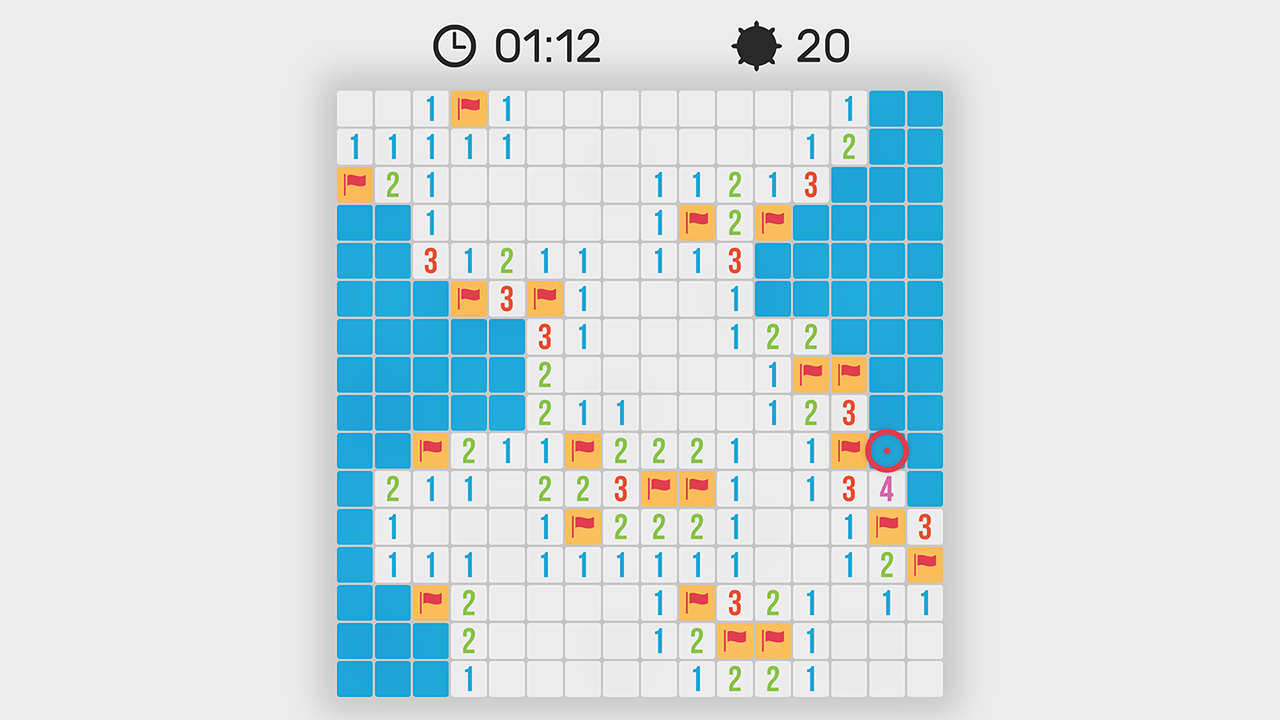The height and width of the screenshot is (720, 1280).
Task: Click the clock timer icon
Action: point(455,44)
